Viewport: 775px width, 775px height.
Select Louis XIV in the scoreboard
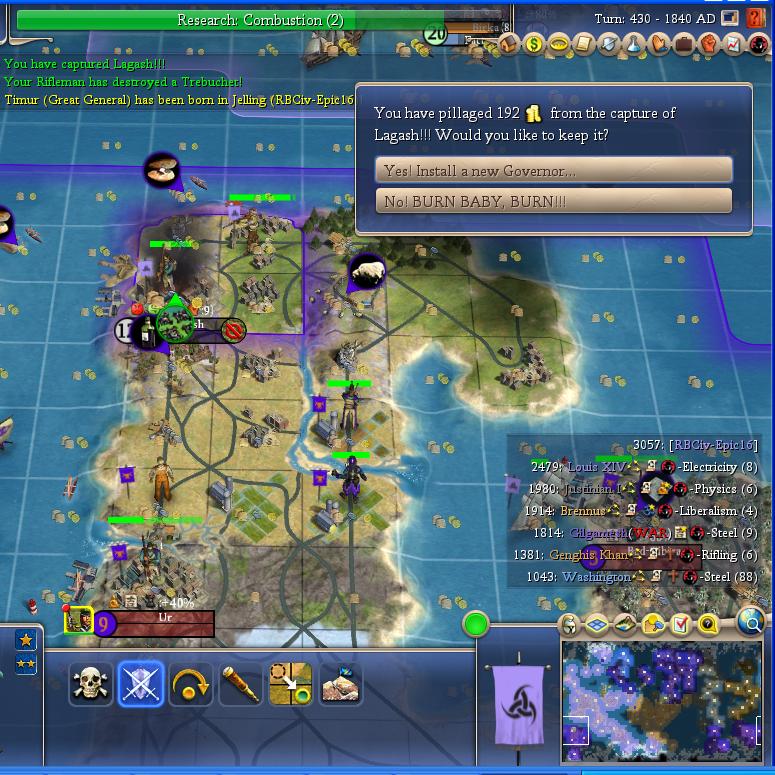[x=597, y=467]
